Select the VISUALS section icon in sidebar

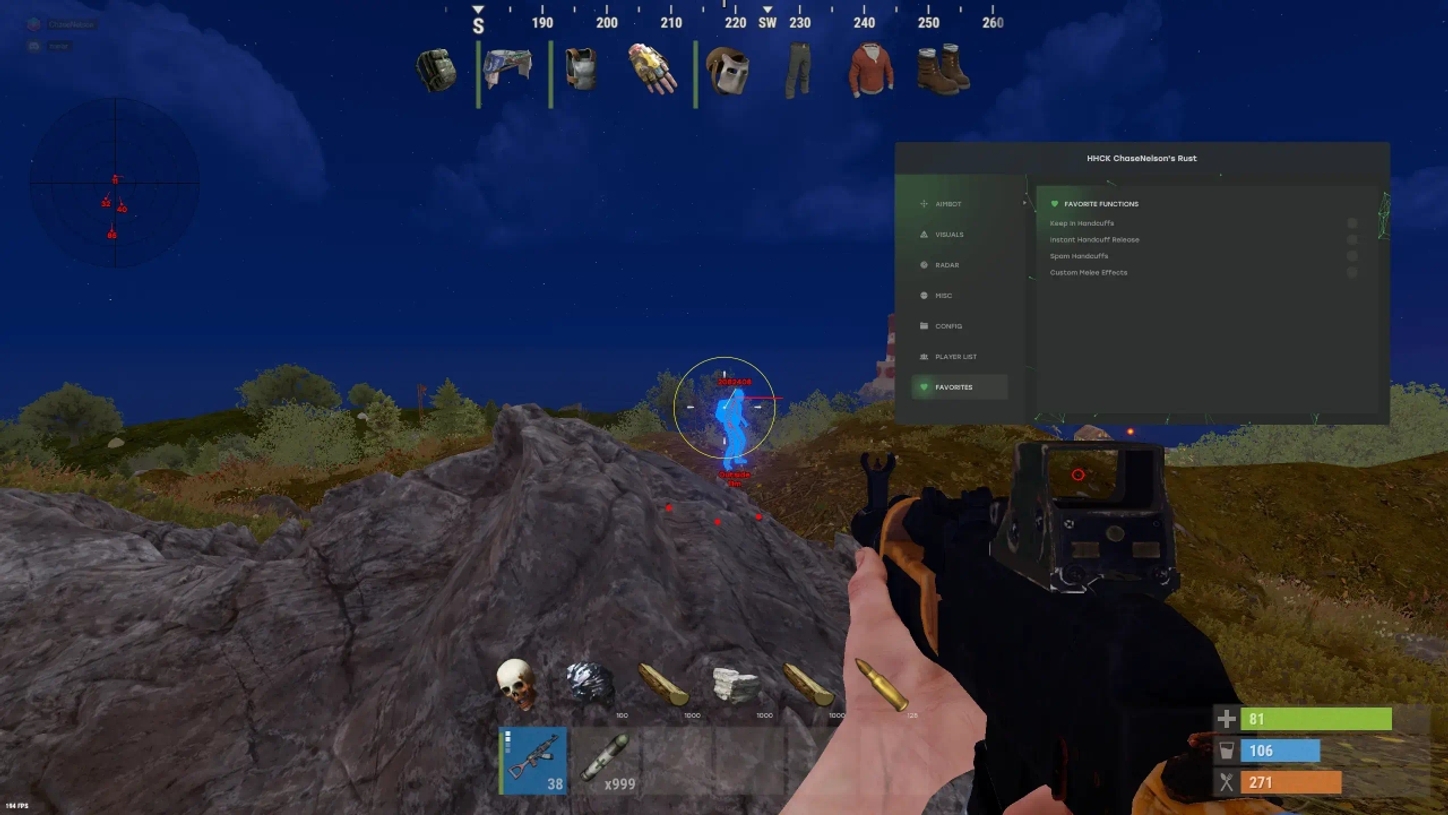click(922, 234)
